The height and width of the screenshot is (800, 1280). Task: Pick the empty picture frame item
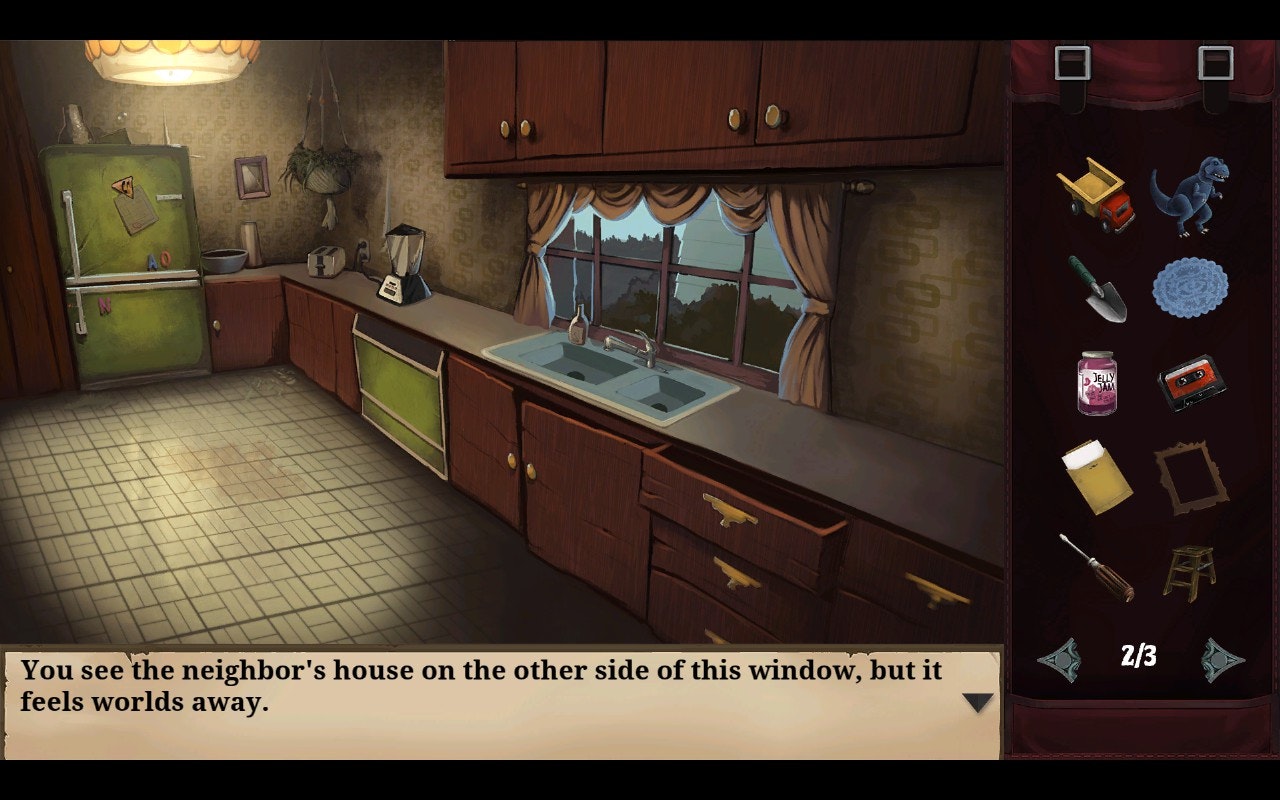(x=1190, y=480)
